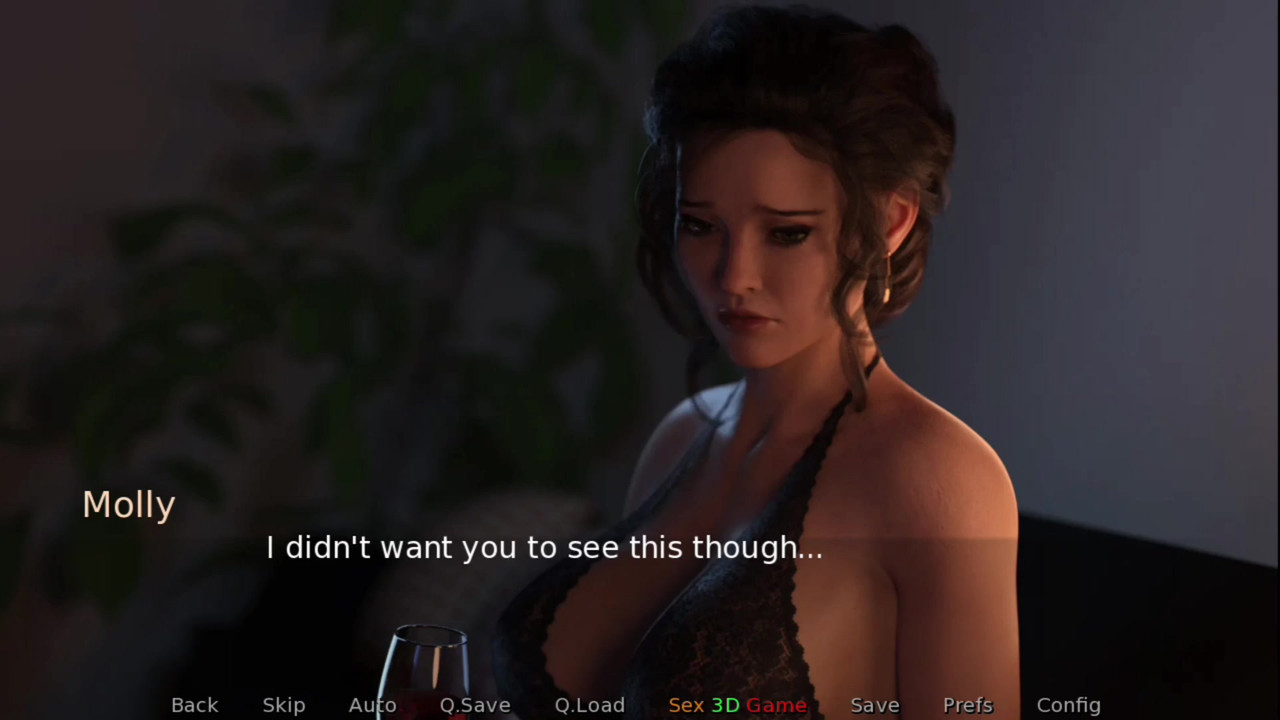Screen dimensions: 1280x720
Task: Enable Auto dialogue advance
Action: 372,705
